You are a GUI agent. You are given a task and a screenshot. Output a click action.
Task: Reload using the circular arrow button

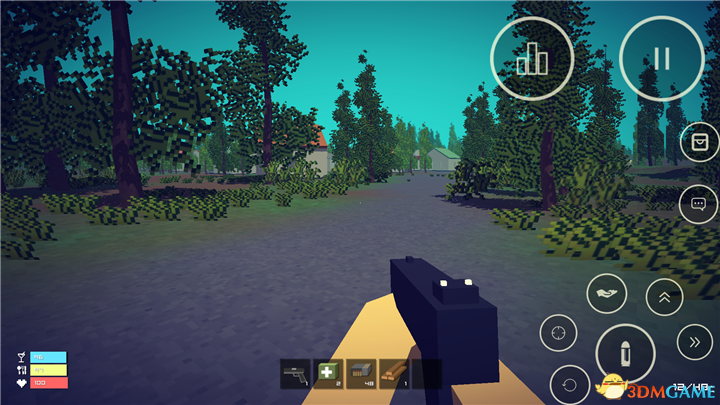pos(568,383)
